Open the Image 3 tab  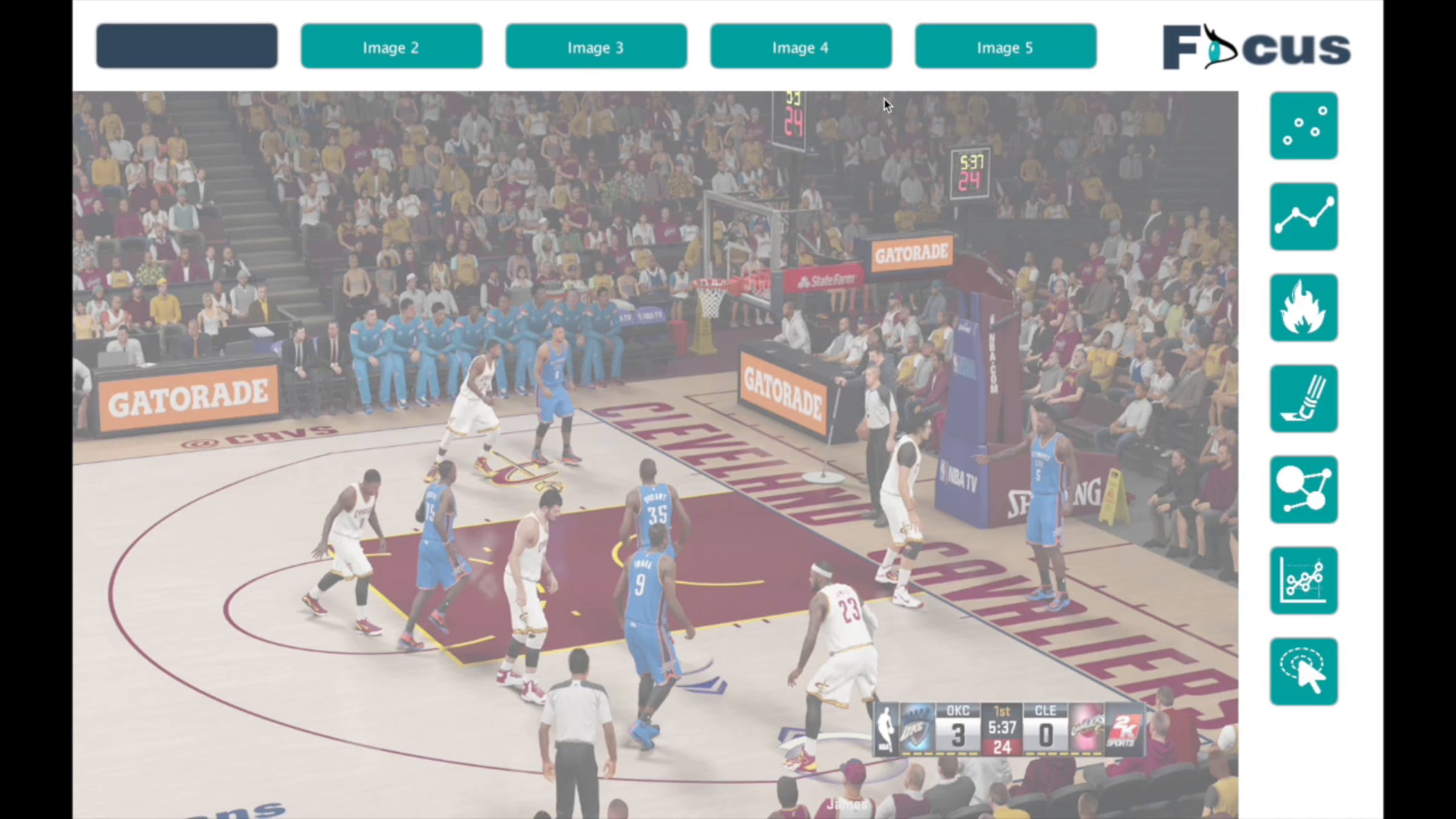(x=596, y=46)
